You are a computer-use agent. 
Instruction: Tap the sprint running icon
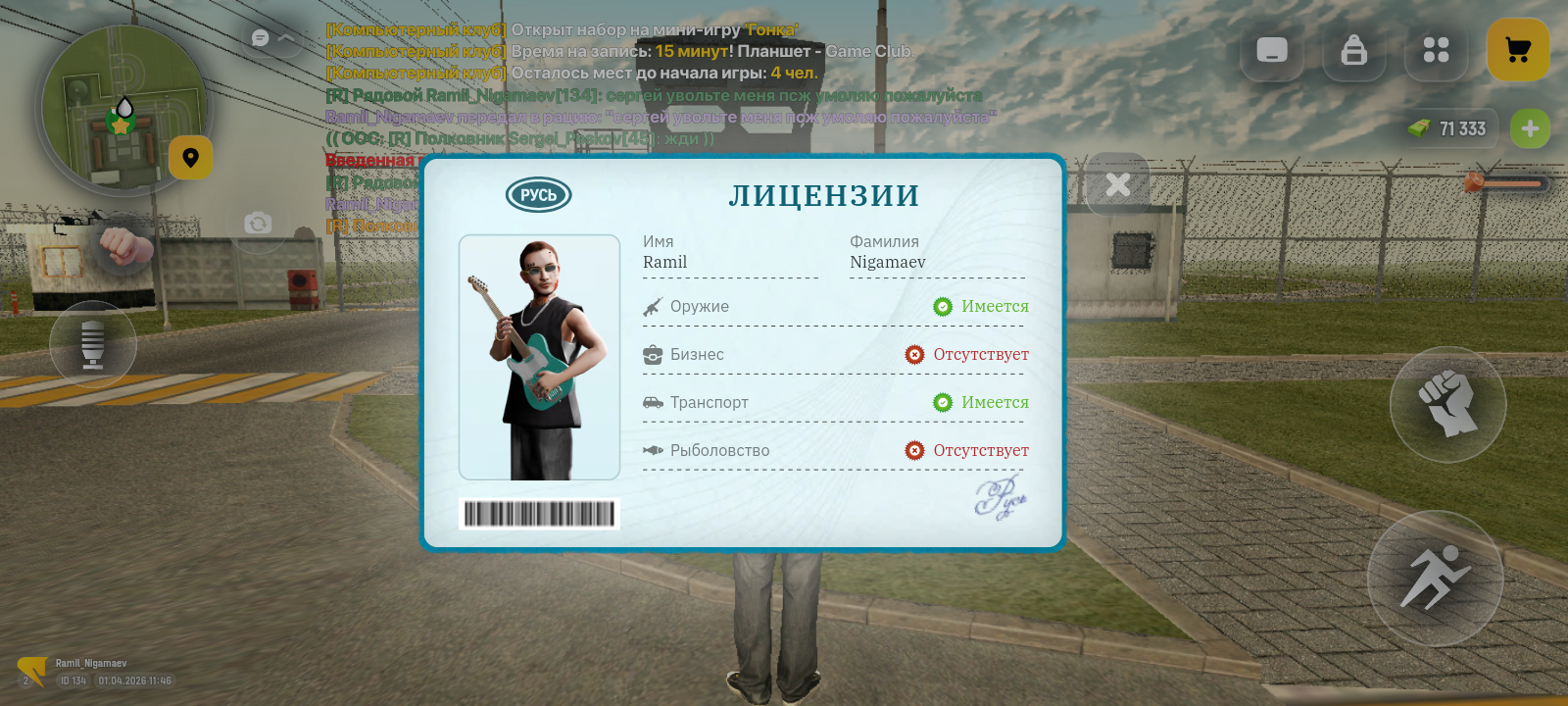(1435, 580)
